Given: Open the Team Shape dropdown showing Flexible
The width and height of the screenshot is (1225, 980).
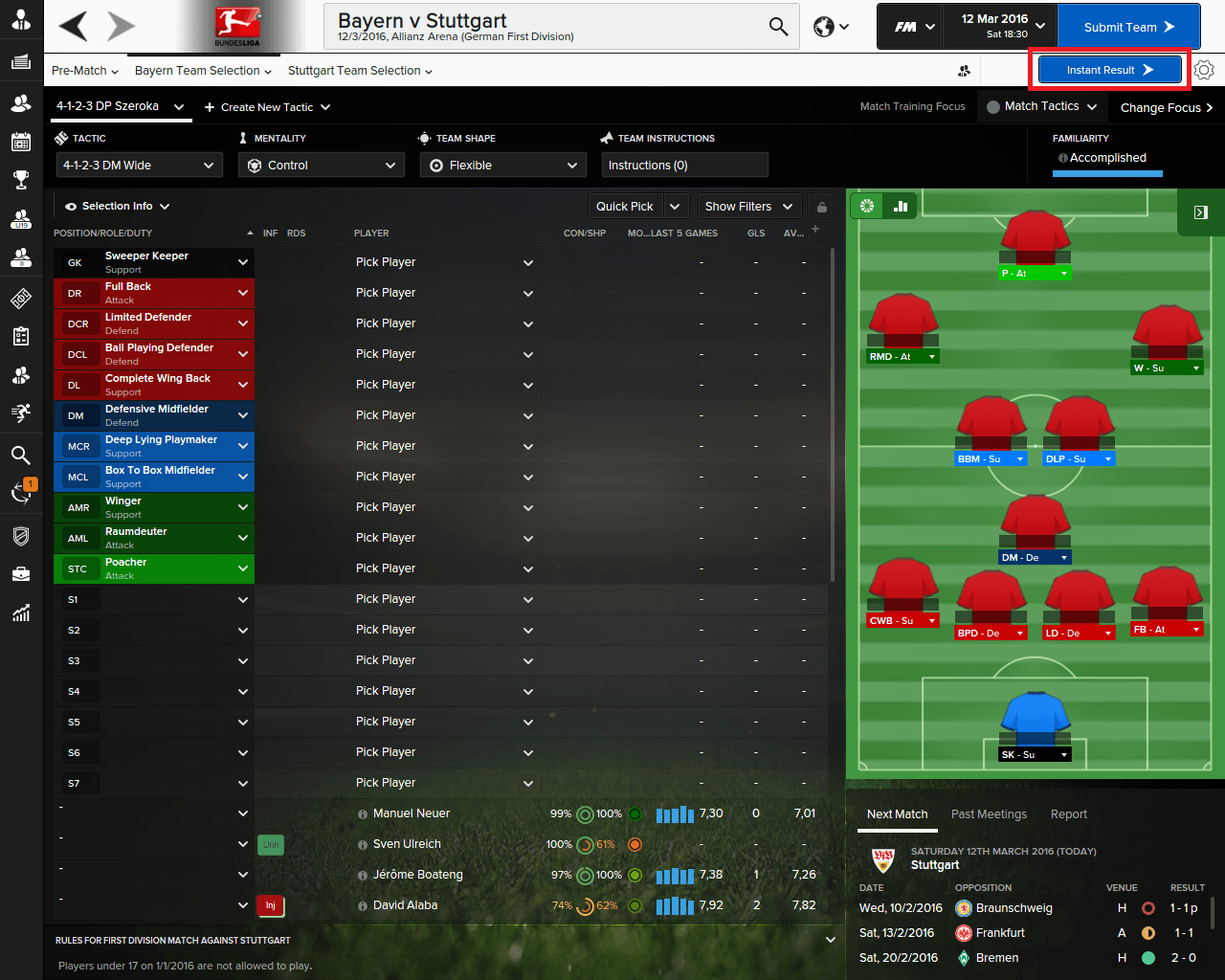Looking at the screenshot, I should point(502,165).
